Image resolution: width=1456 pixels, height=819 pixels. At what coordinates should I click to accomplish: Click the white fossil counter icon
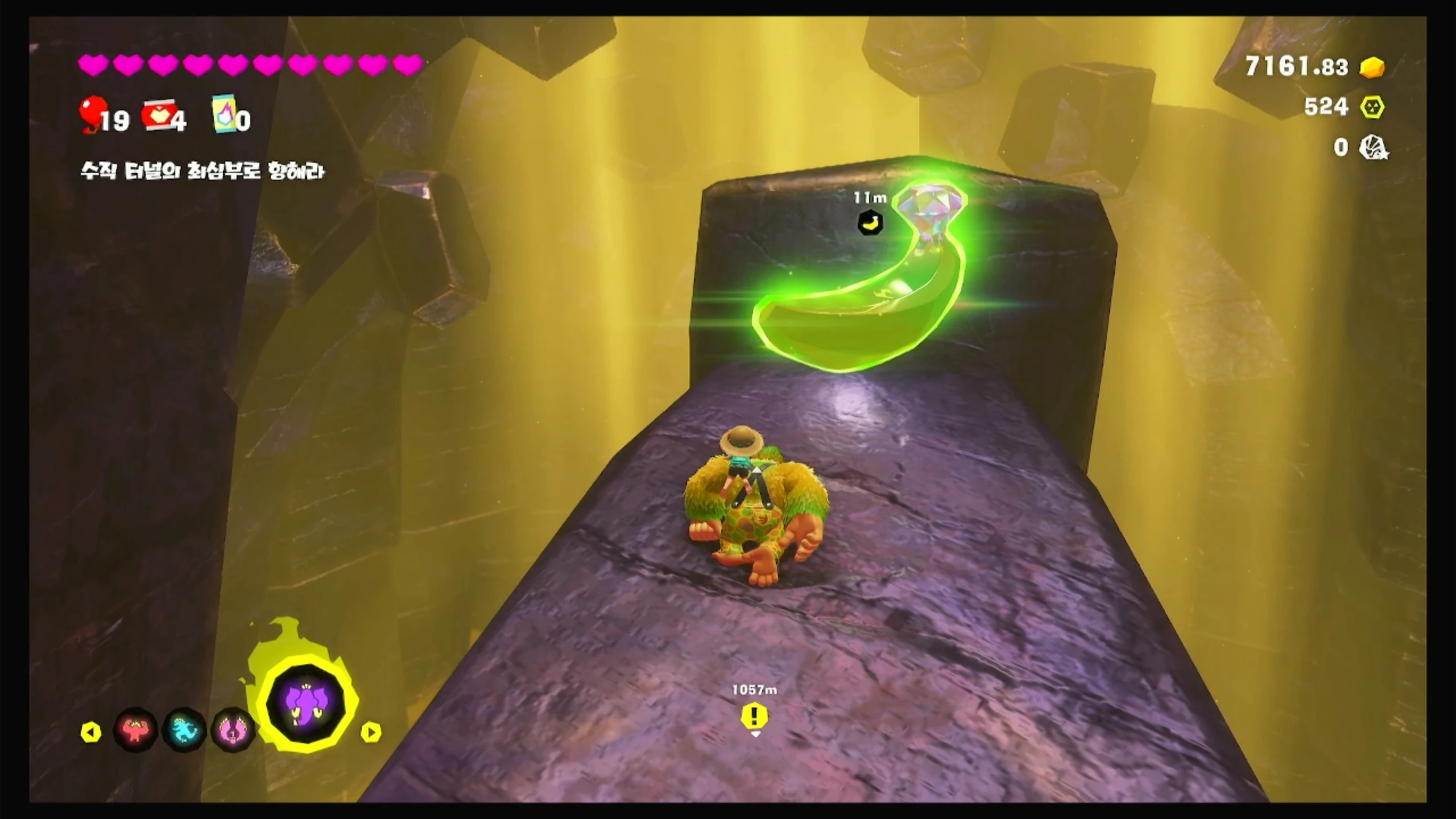[1373, 148]
